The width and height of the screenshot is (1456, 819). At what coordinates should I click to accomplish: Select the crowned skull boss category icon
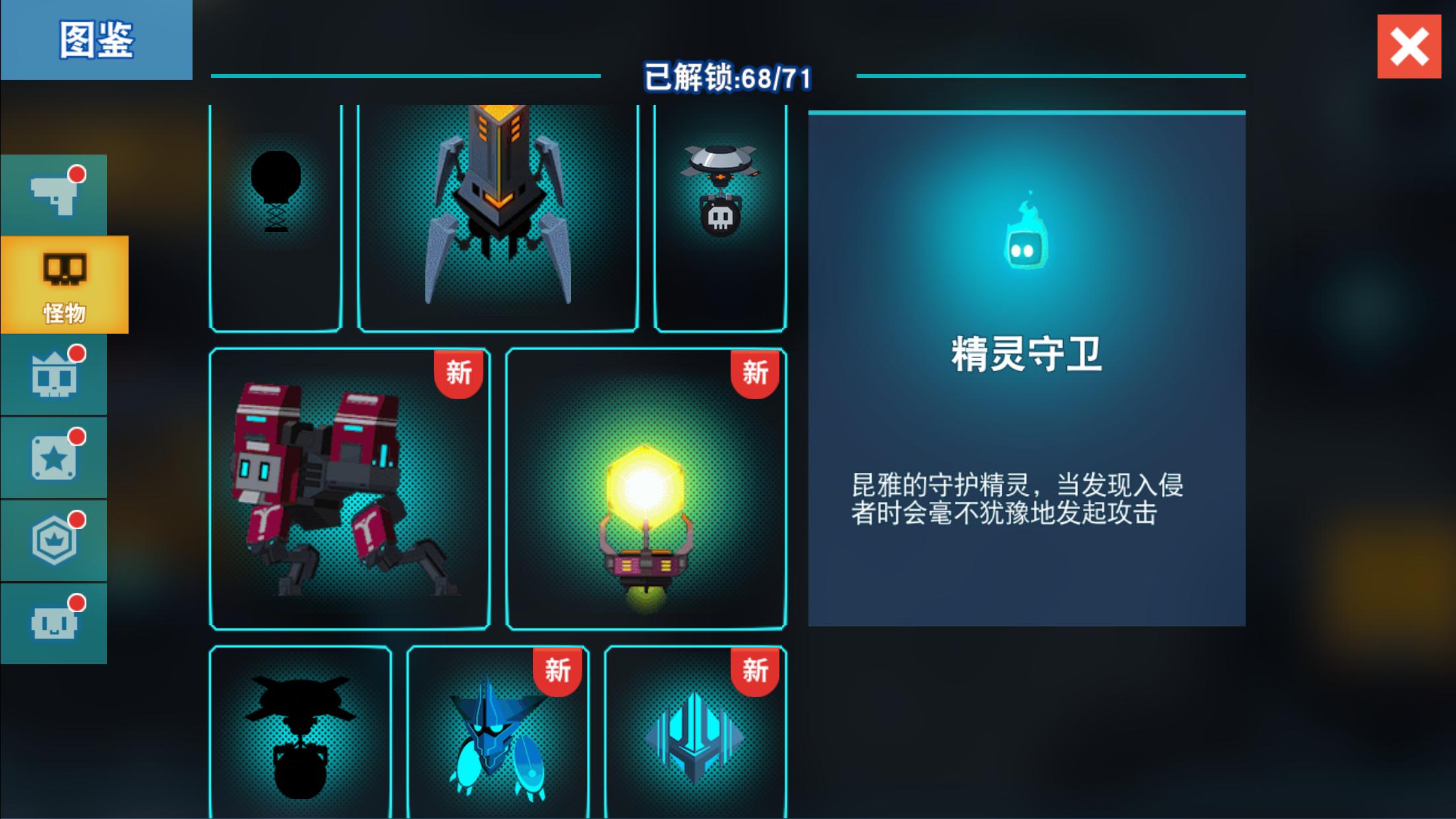(x=54, y=373)
